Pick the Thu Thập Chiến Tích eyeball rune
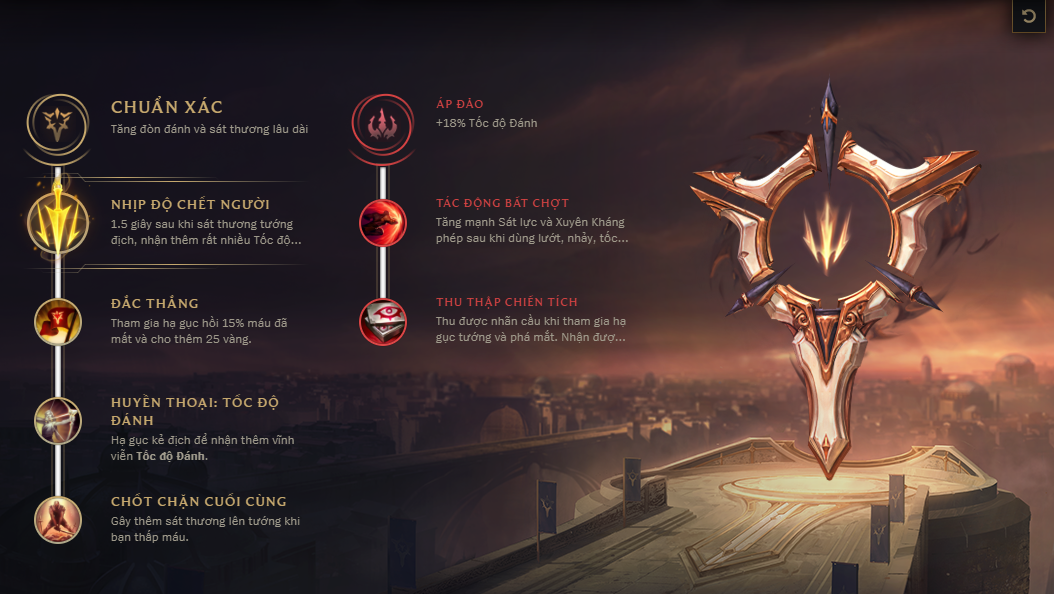 pyautogui.click(x=383, y=321)
